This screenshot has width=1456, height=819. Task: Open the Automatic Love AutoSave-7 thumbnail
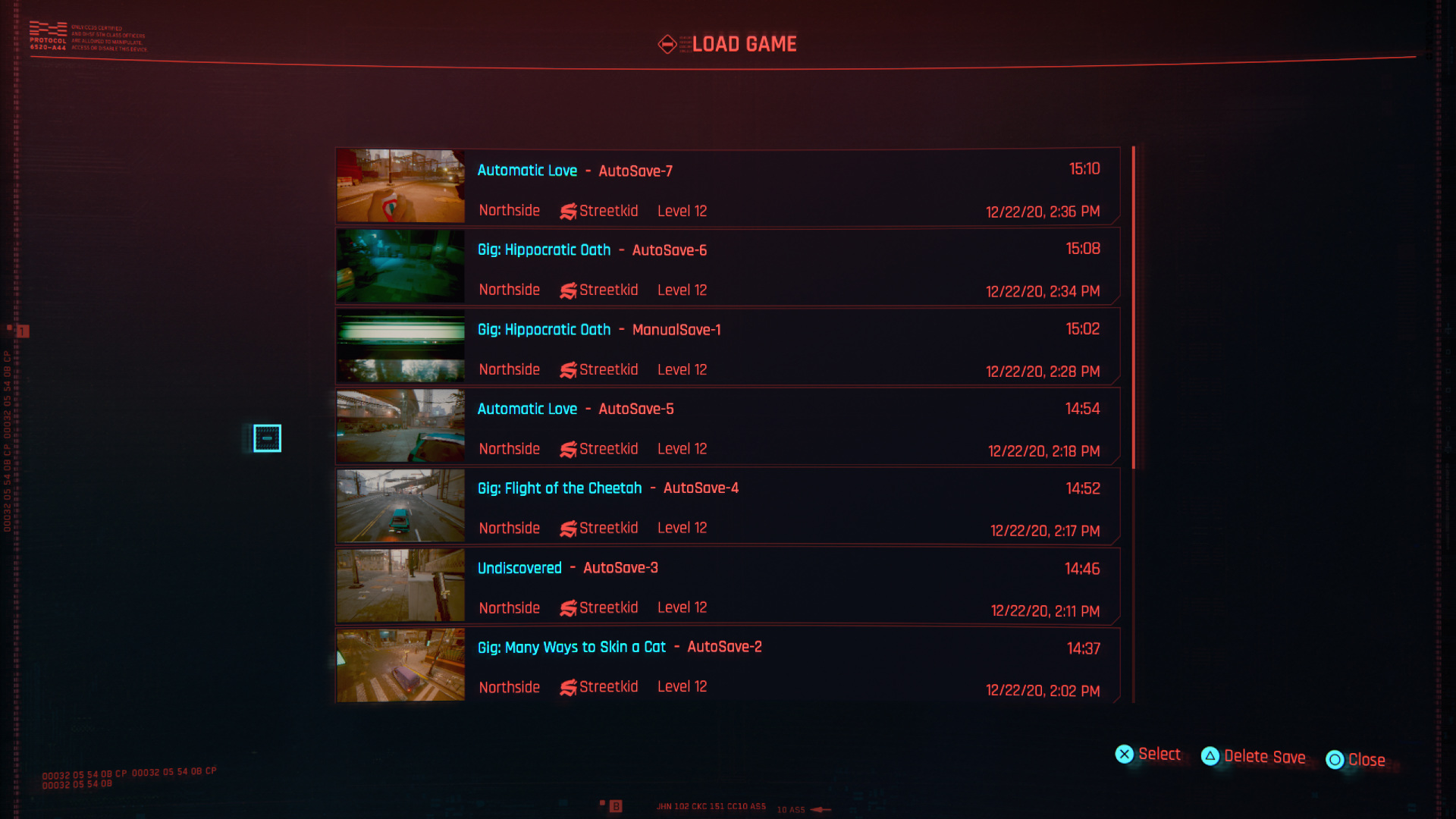pyautogui.click(x=400, y=184)
